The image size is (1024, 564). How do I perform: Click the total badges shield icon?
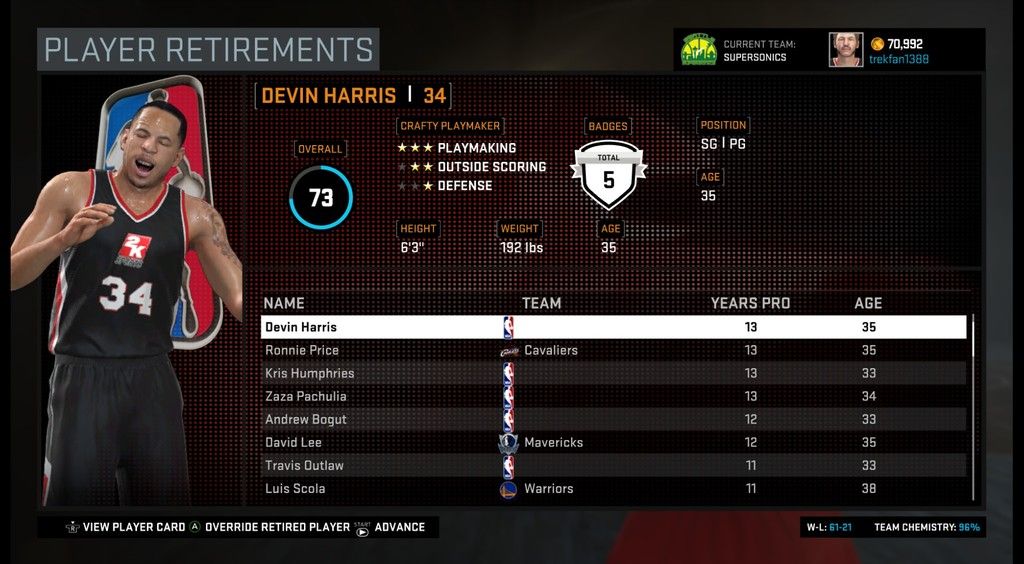click(608, 174)
